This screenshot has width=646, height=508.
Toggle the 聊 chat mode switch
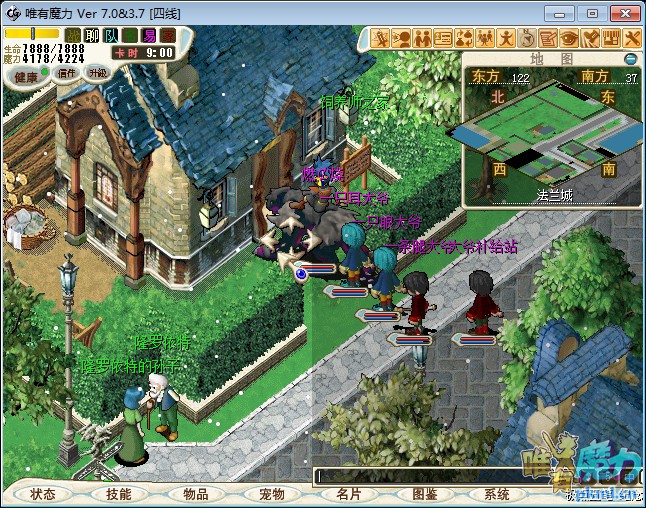point(93,35)
